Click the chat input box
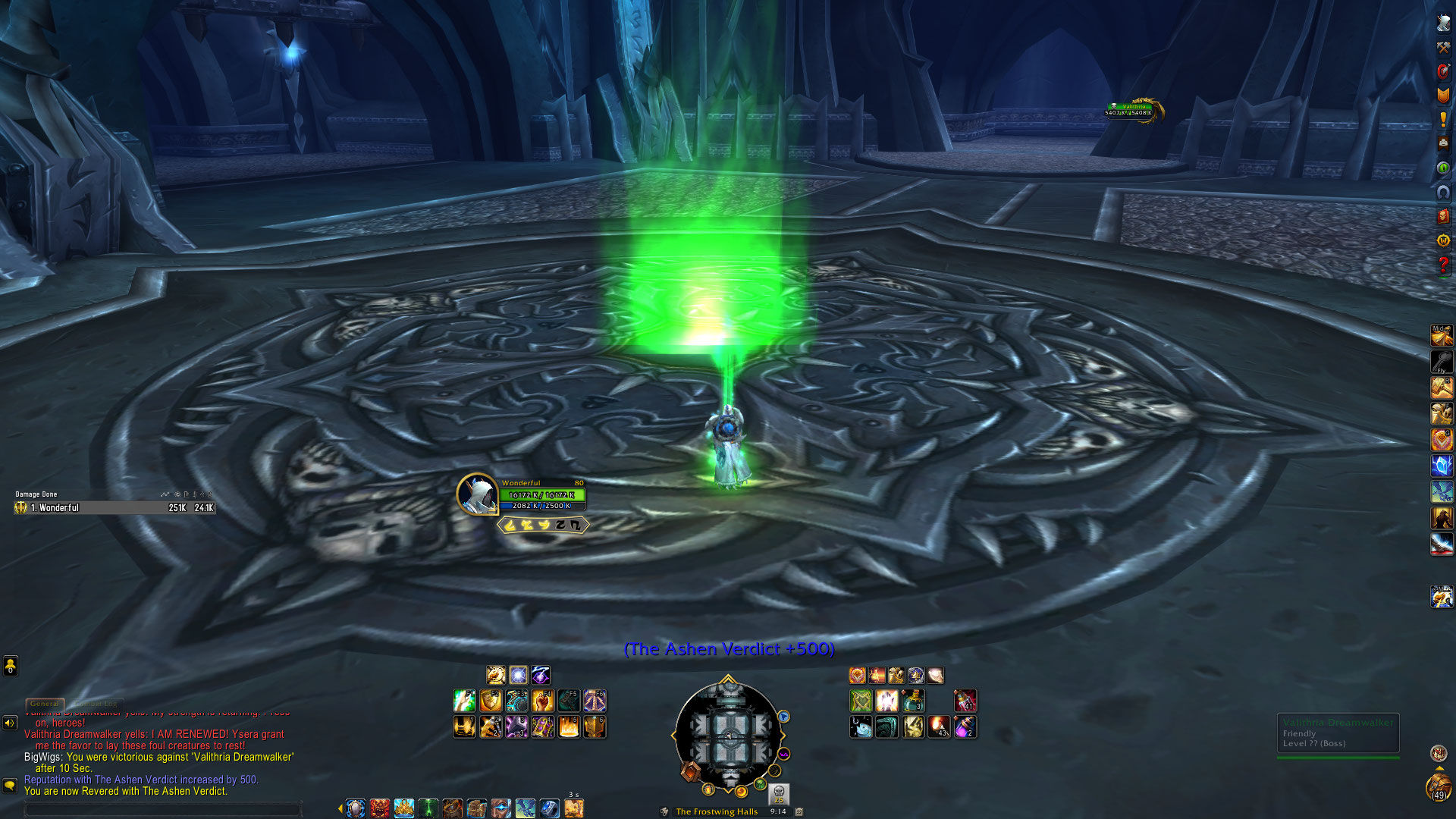This screenshot has height=819, width=1456. (163, 810)
